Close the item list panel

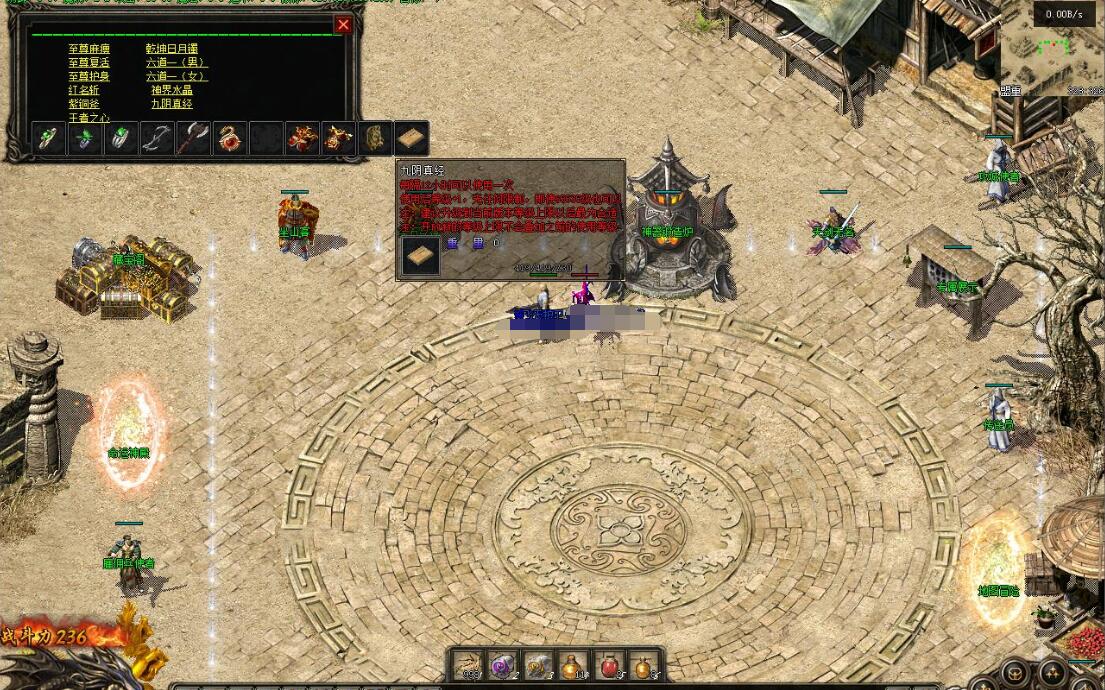coord(343,25)
